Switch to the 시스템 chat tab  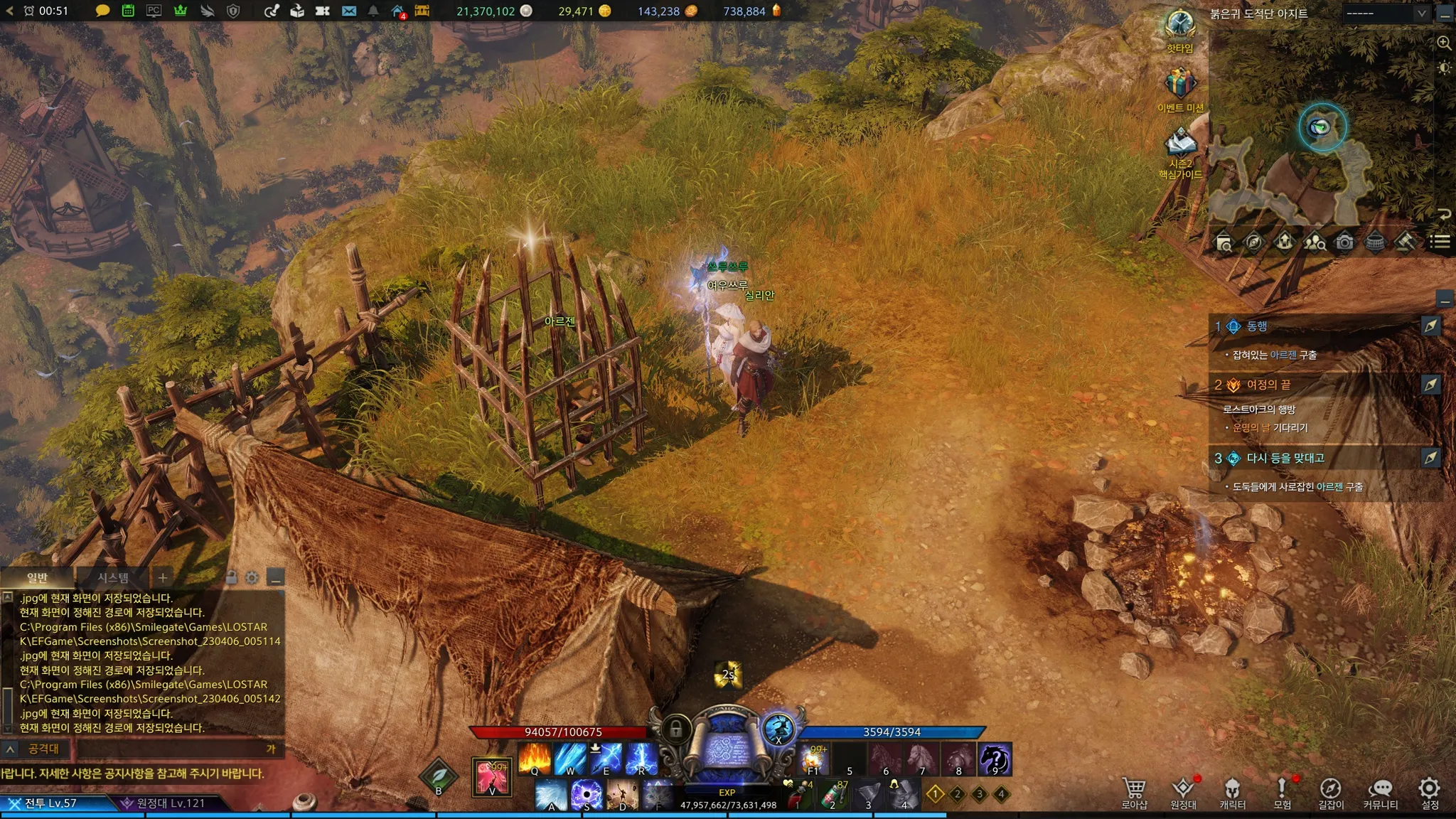click(x=113, y=577)
